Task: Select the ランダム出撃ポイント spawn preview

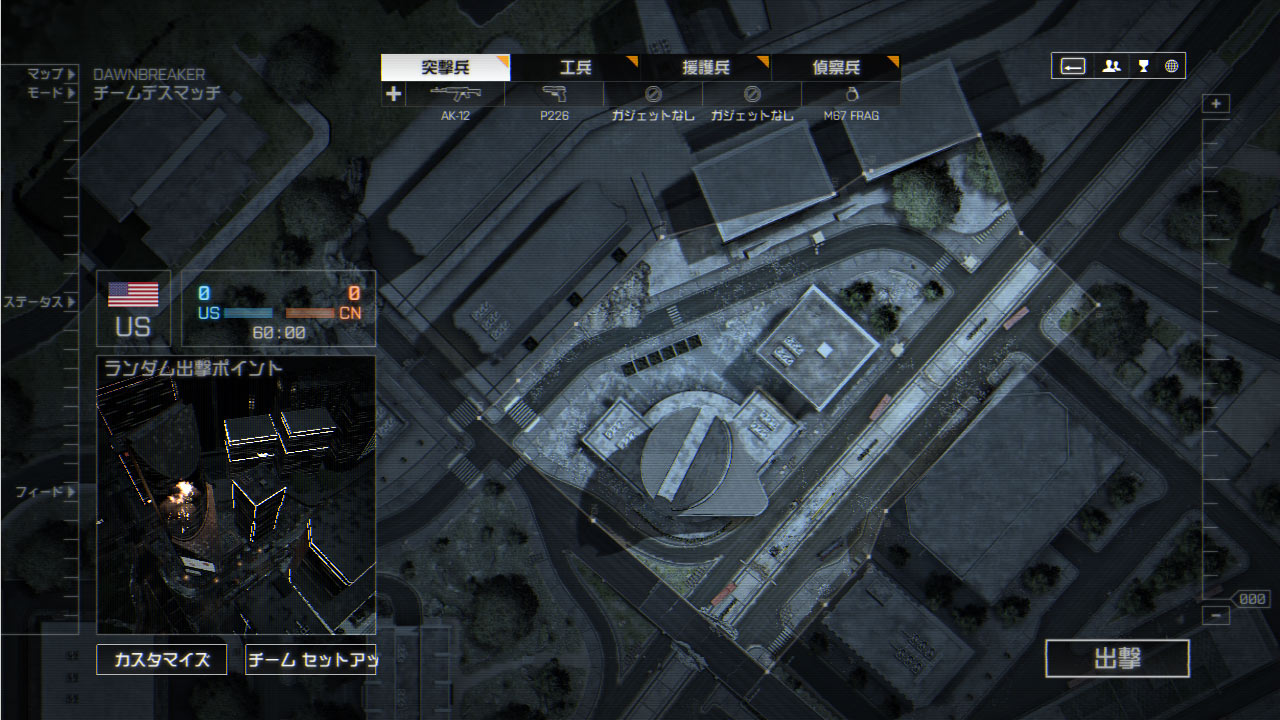Action: (x=236, y=495)
